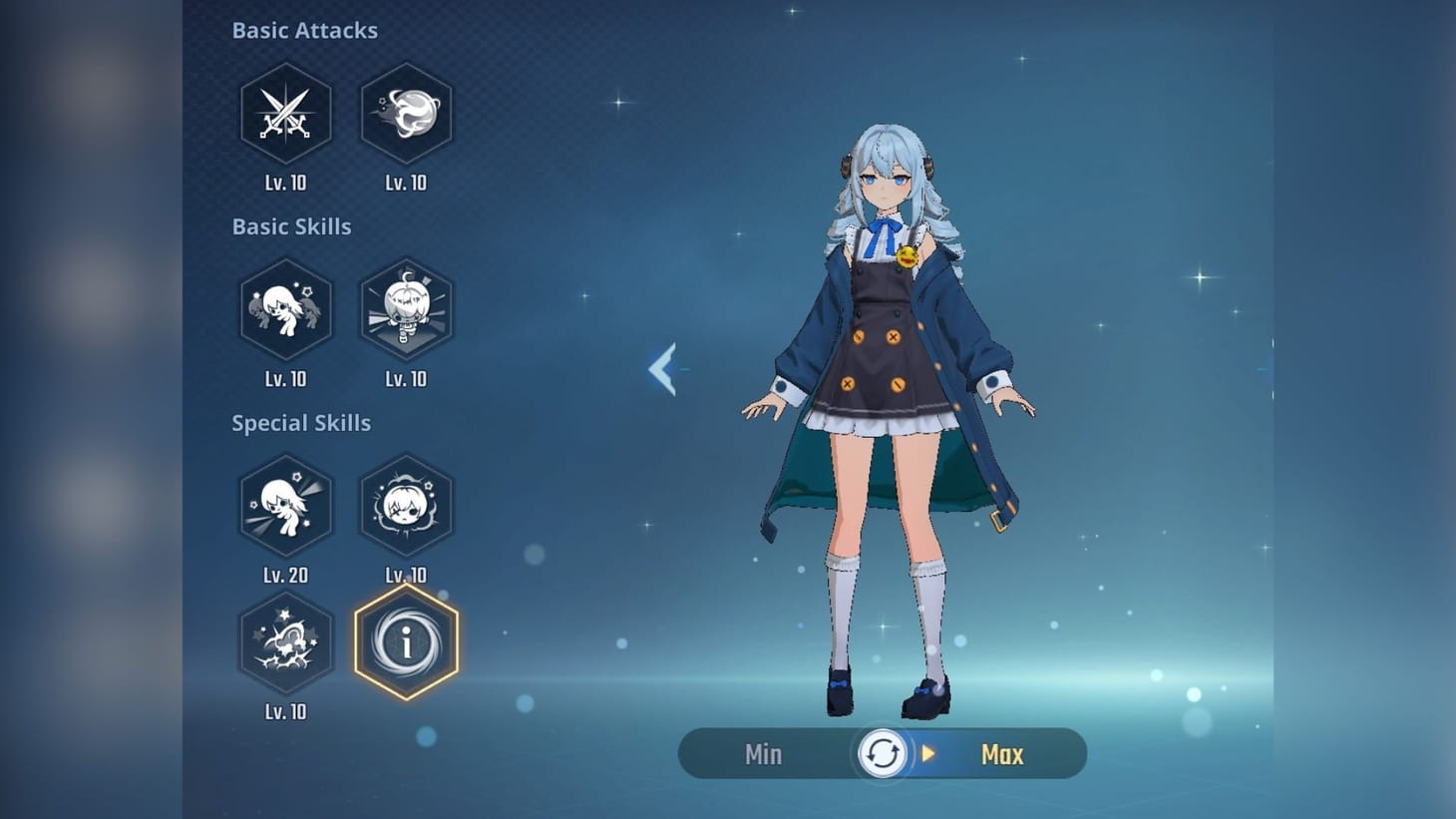This screenshot has height=819, width=1456.
Task: Select the Lv. 20 dashing chibi special skill
Action: pos(286,506)
